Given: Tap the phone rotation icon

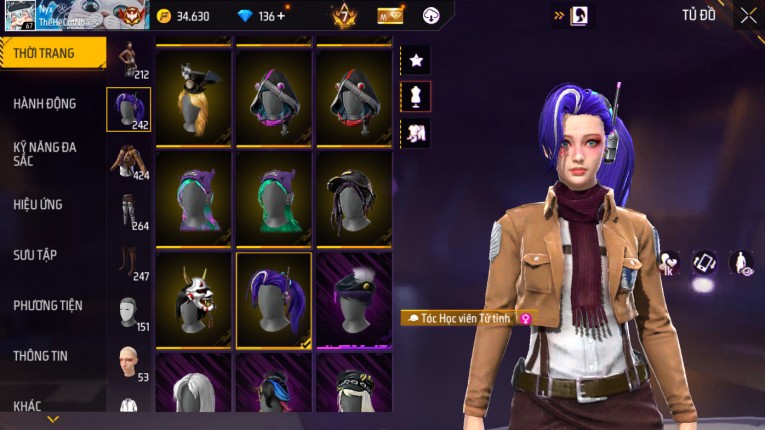Looking at the screenshot, I should point(704,262).
